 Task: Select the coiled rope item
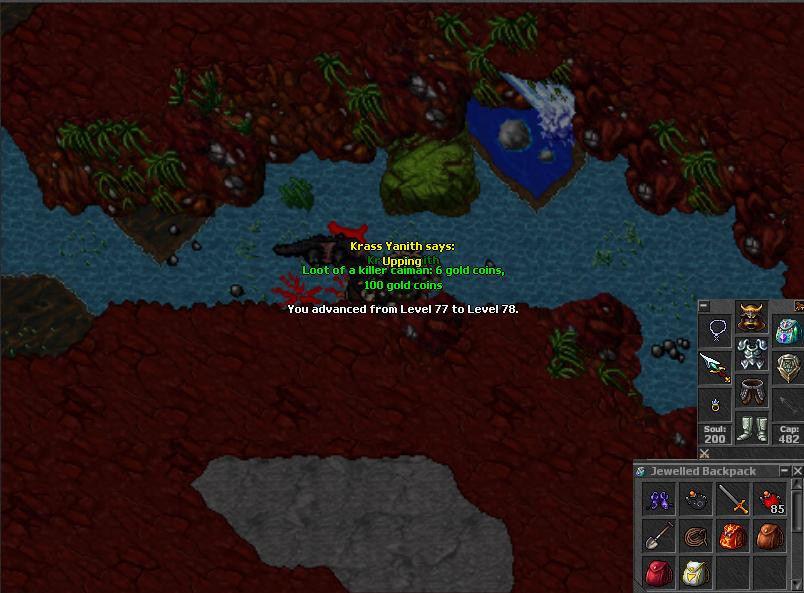[695, 536]
